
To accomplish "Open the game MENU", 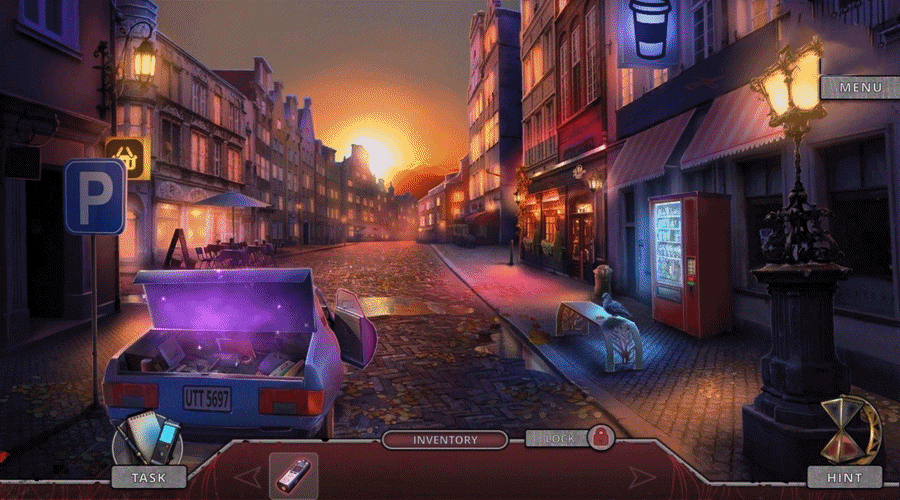I will click(860, 88).
